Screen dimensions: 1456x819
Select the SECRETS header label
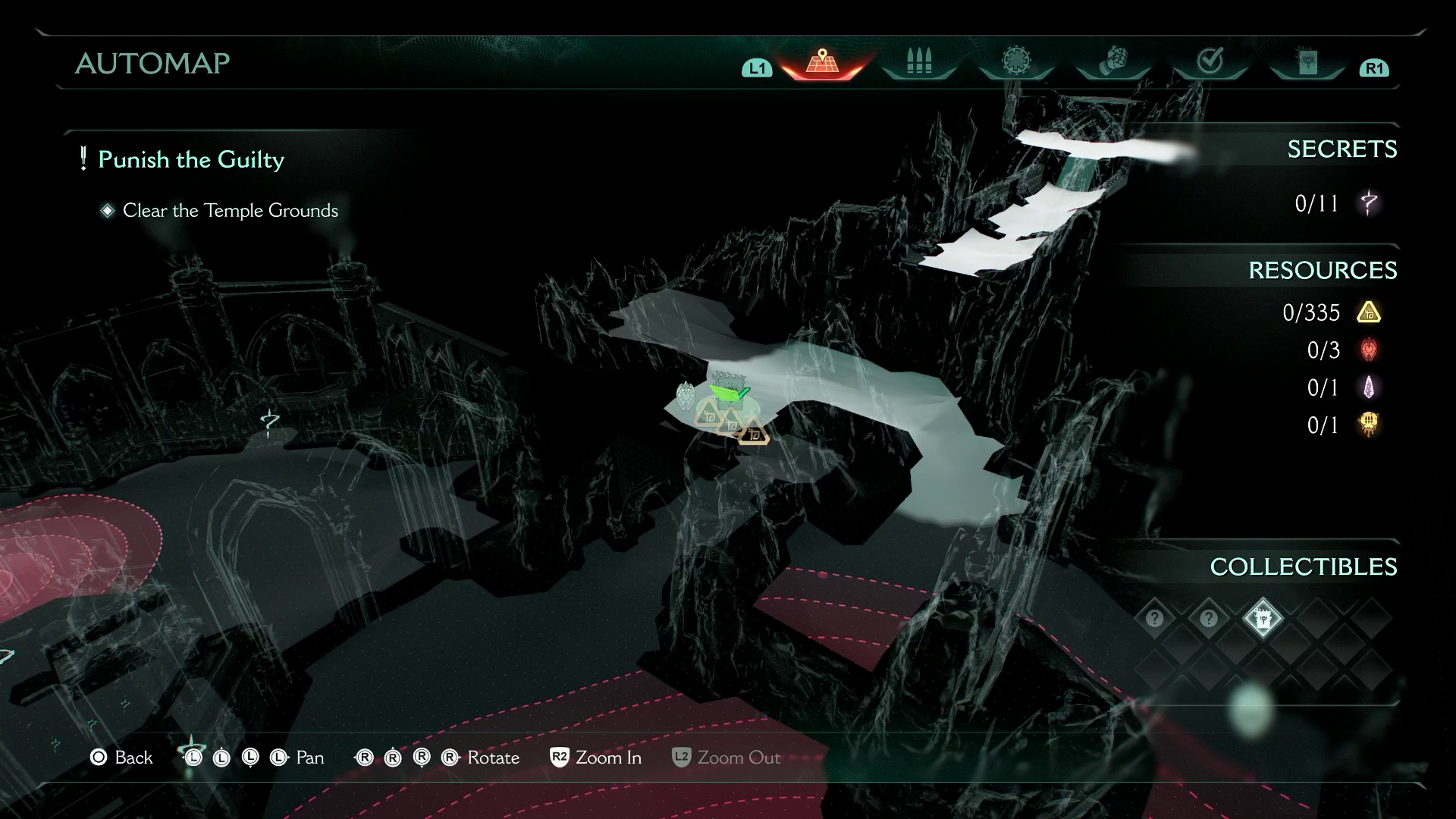pyautogui.click(x=1341, y=149)
